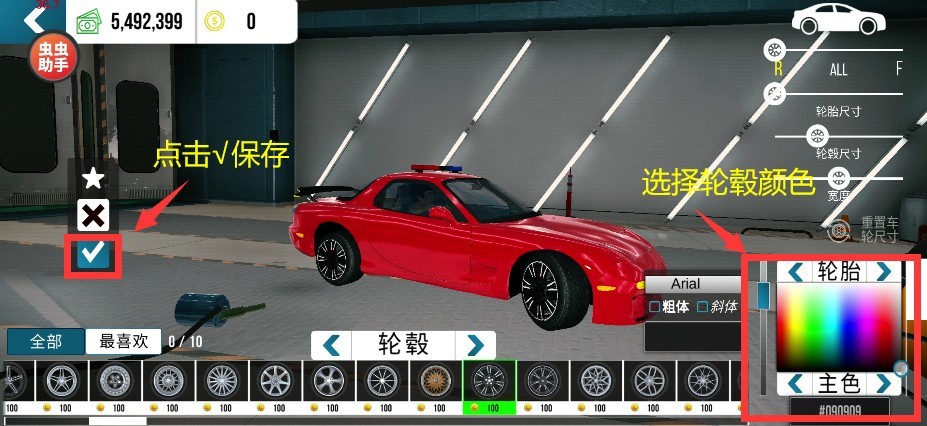This screenshot has height=426, width=927.
Task: Select the bronze mesh wheel thumbnail
Action: pos(435,380)
